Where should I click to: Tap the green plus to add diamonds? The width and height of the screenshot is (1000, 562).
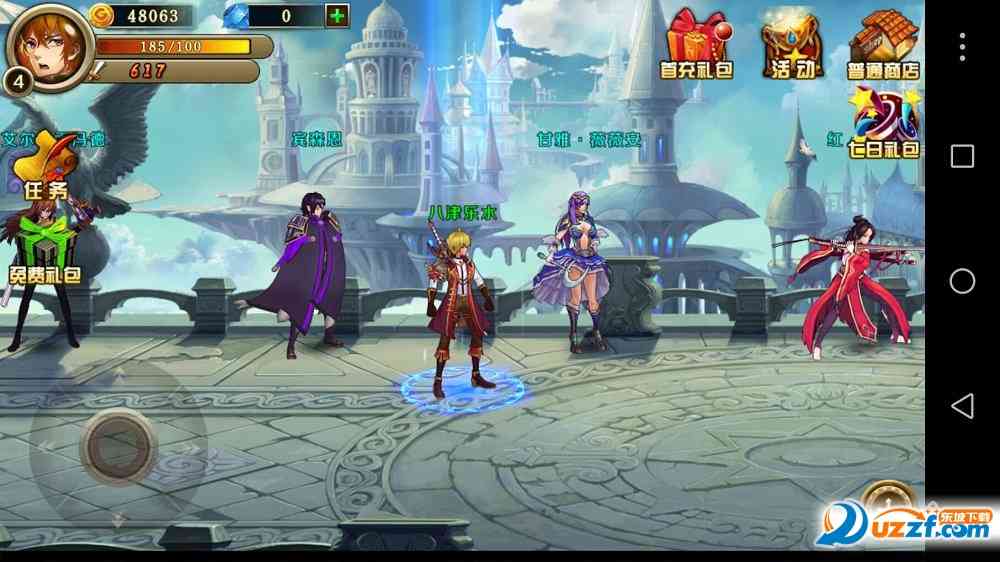337,16
